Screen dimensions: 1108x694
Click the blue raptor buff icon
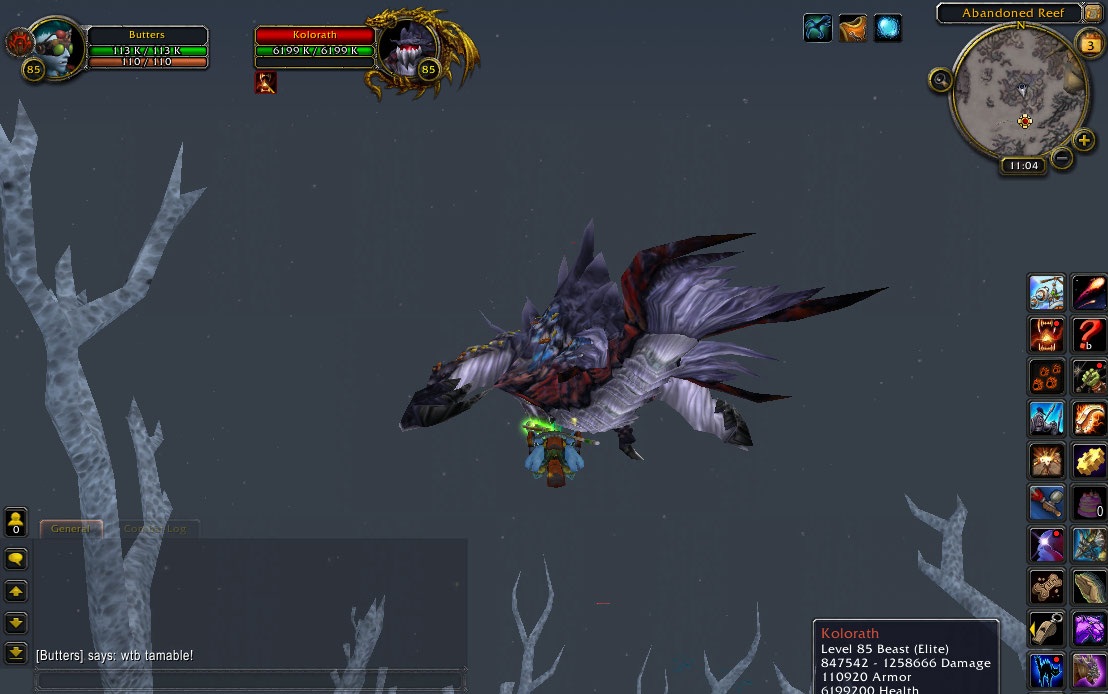(818, 28)
